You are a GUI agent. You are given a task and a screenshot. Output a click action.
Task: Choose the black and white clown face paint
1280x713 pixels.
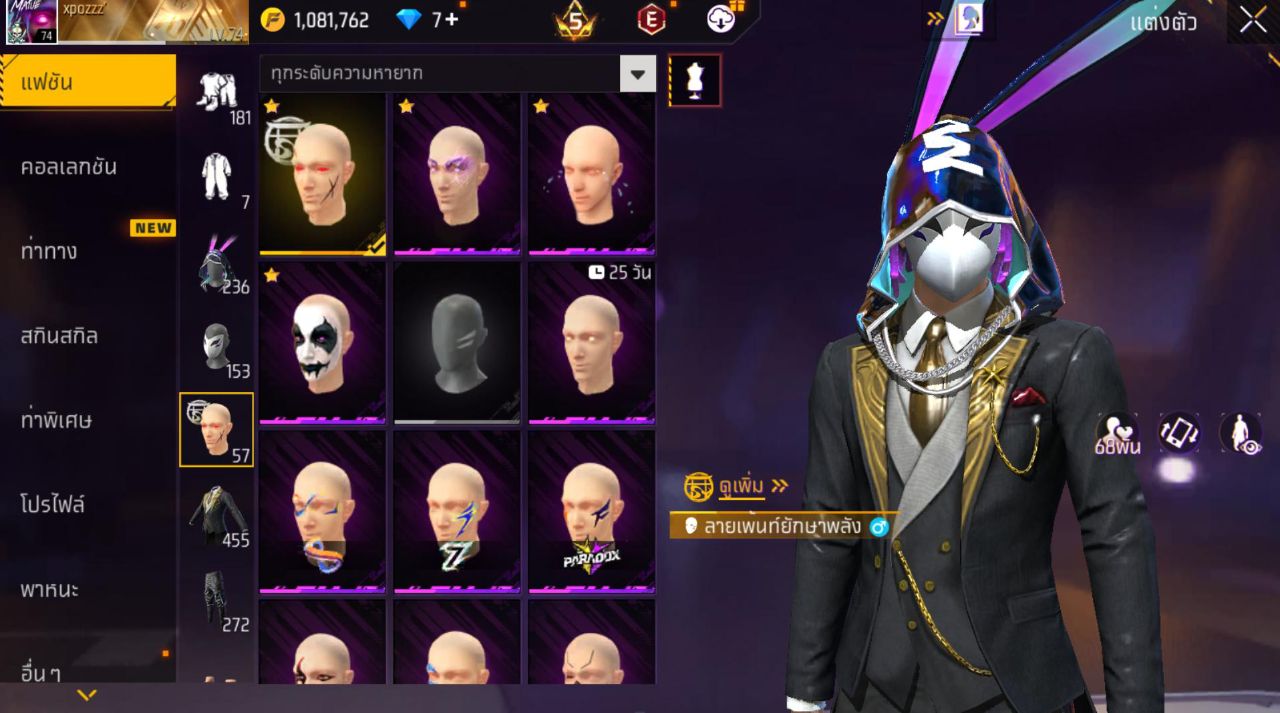coord(322,343)
